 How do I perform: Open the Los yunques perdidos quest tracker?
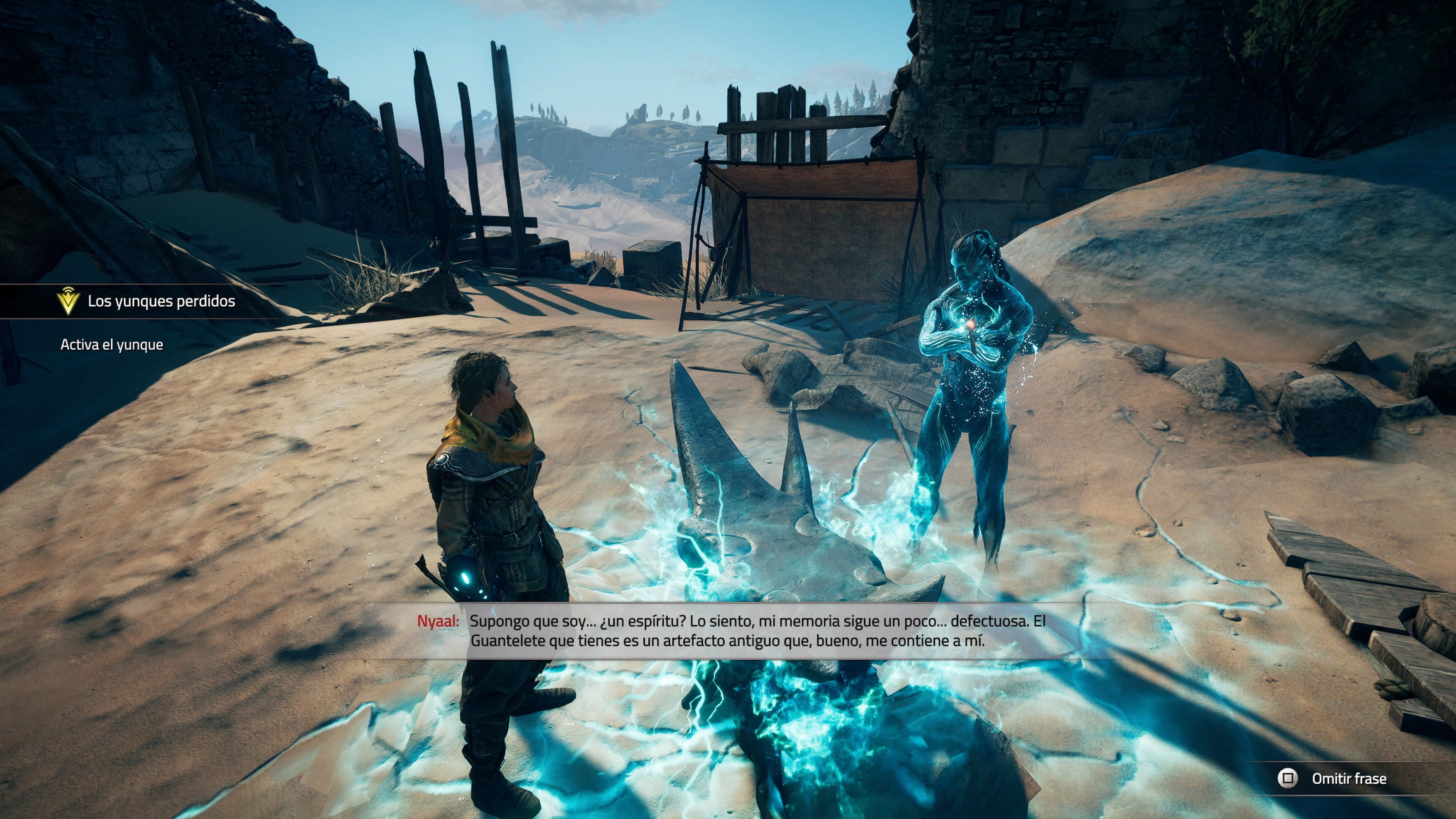coord(160,301)
